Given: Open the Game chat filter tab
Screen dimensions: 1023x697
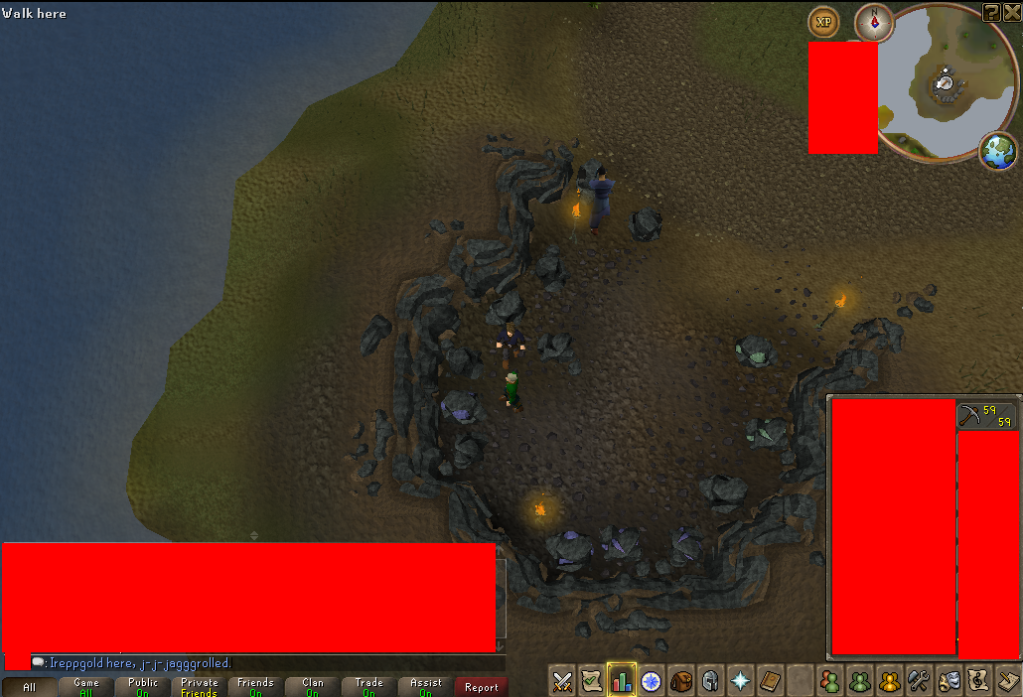Looking at the screenshot, I should click(x=86, y=687).
